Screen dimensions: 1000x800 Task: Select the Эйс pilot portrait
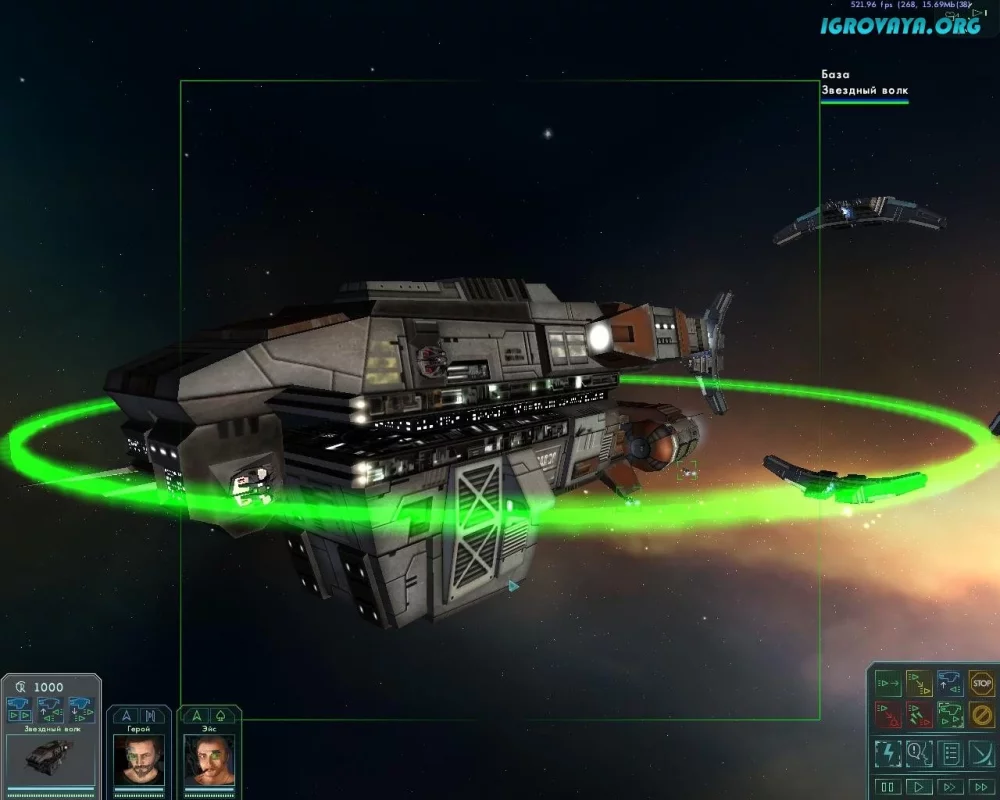[x=209, y=760]
